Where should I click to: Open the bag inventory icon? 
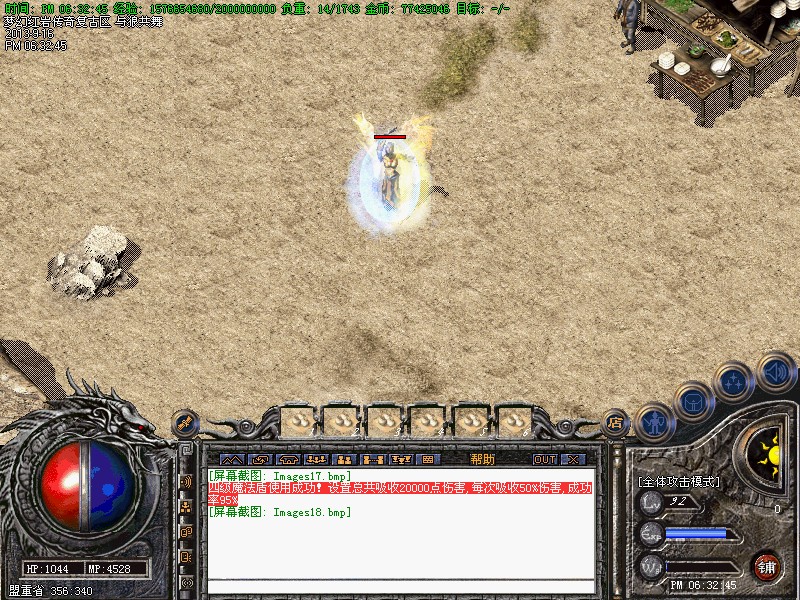[x=693, y=401]
